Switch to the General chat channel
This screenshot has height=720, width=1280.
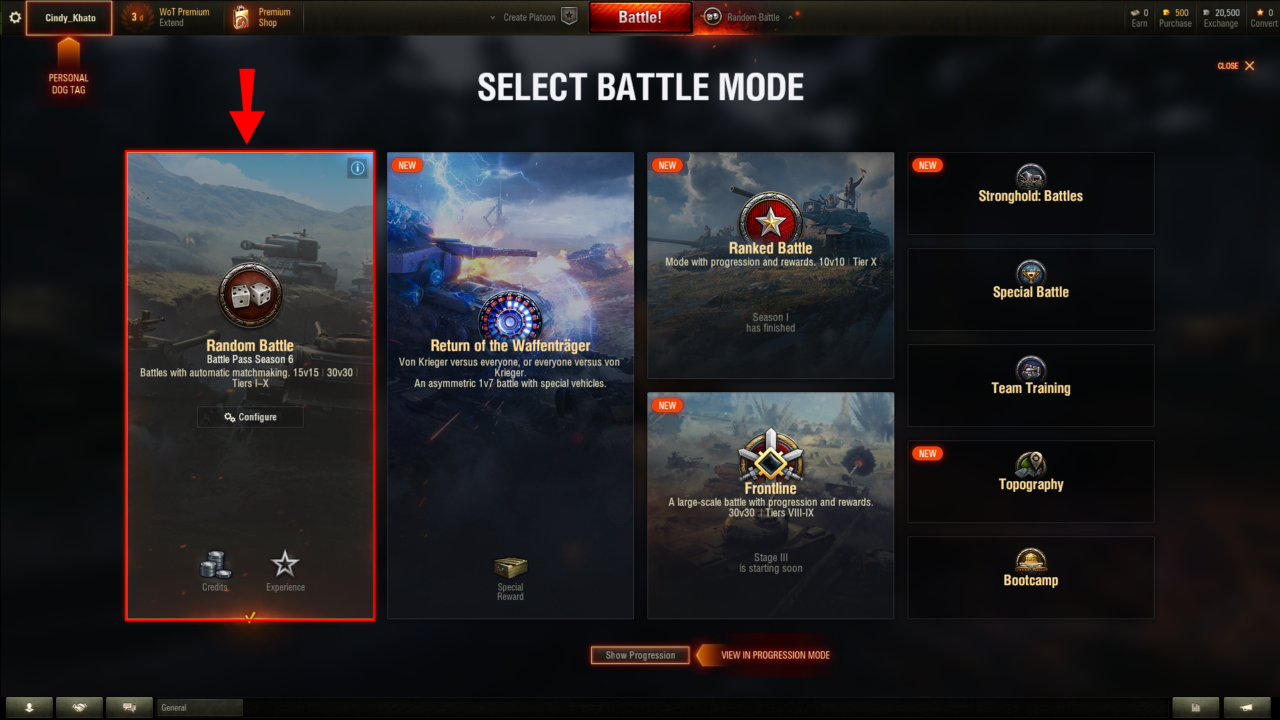(198, 707)
